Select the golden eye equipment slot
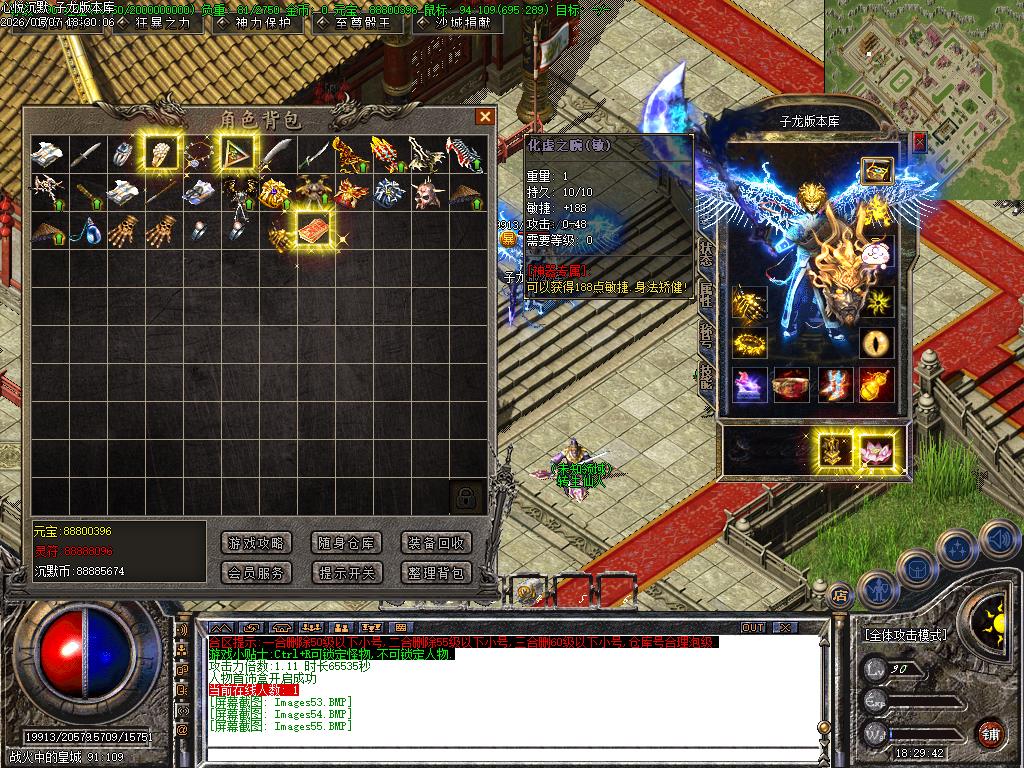 pyautogui.click(x=877, y=342)
